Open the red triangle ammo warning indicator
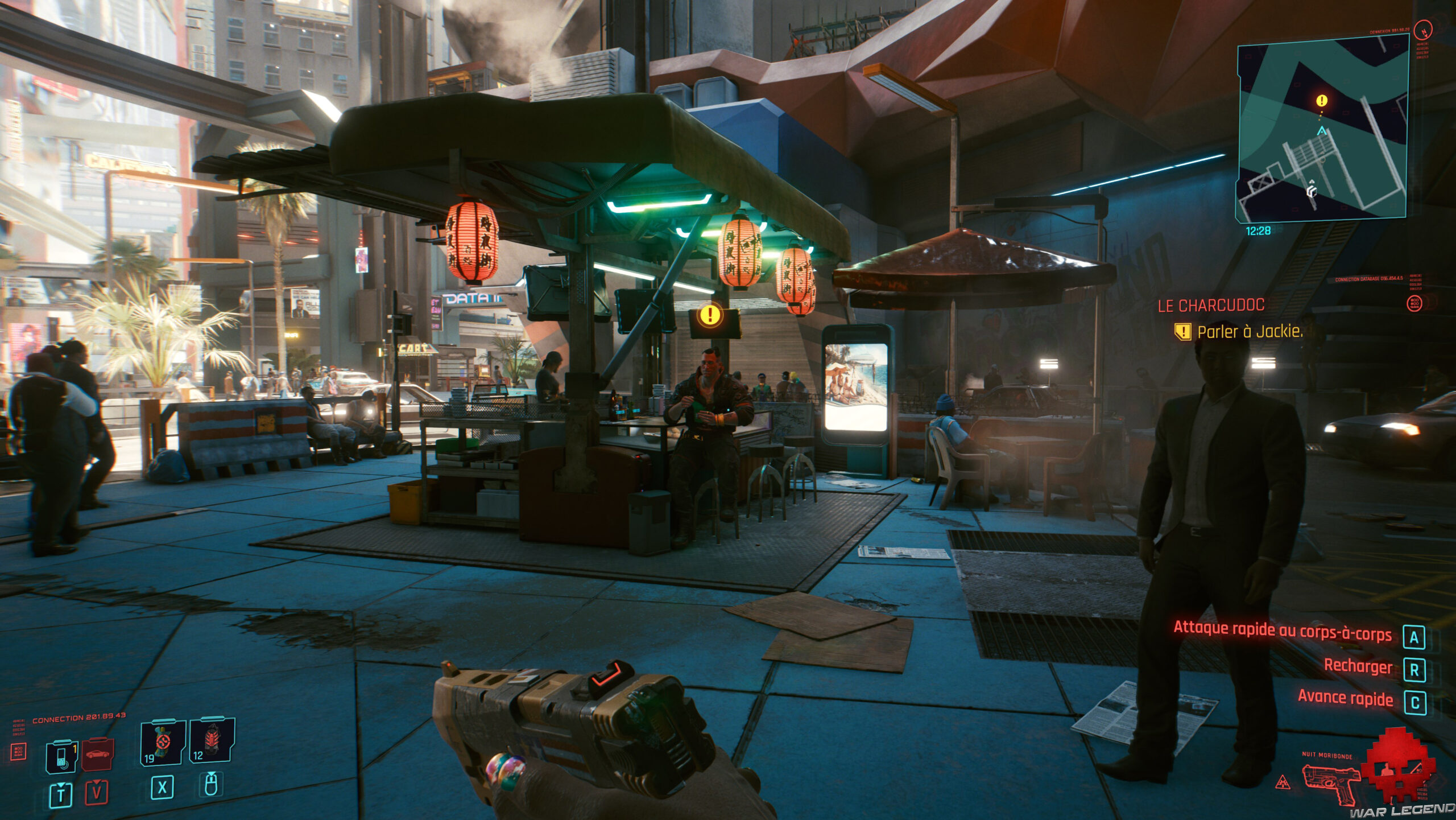This screenshot has width=1456, height=820. (1283, 781)
